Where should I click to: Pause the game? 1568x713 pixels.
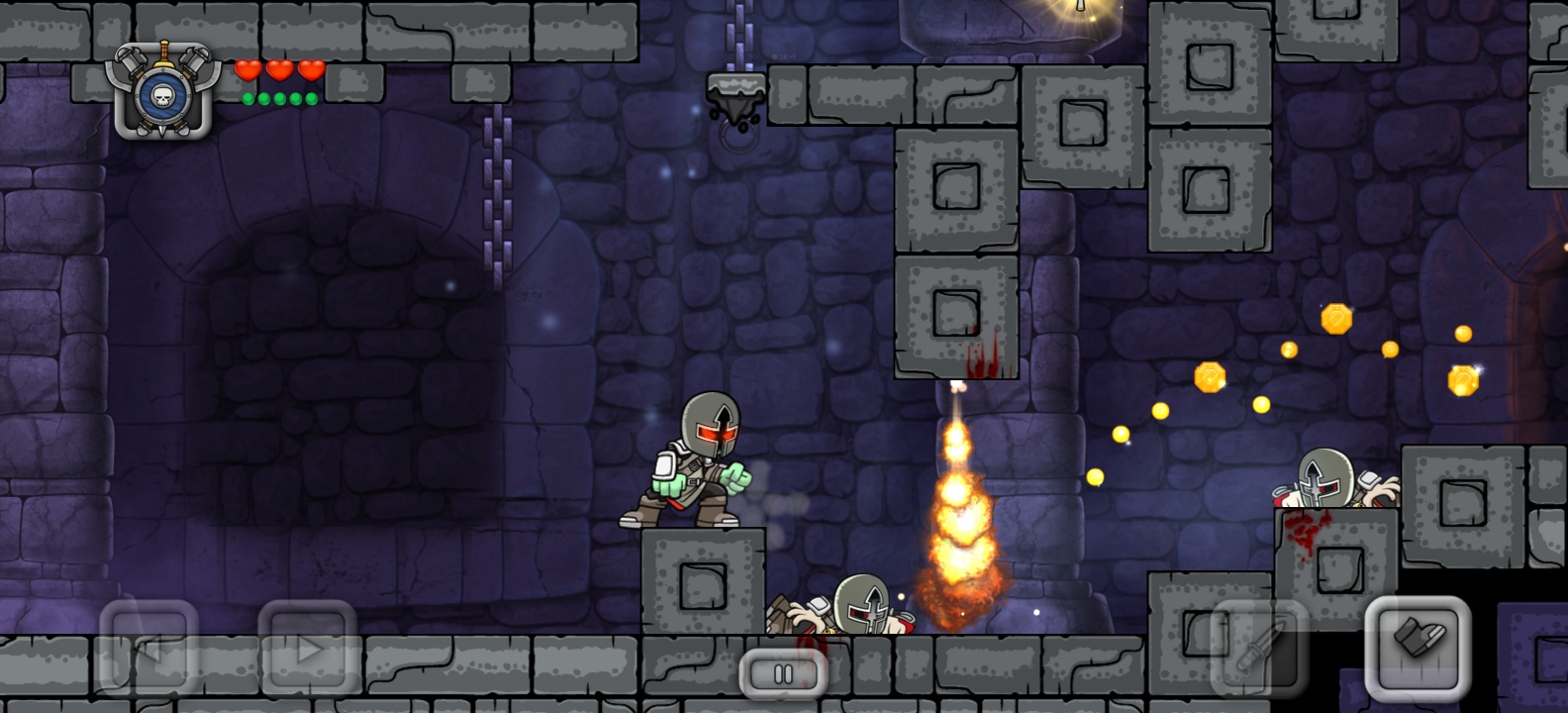[783, 674]
